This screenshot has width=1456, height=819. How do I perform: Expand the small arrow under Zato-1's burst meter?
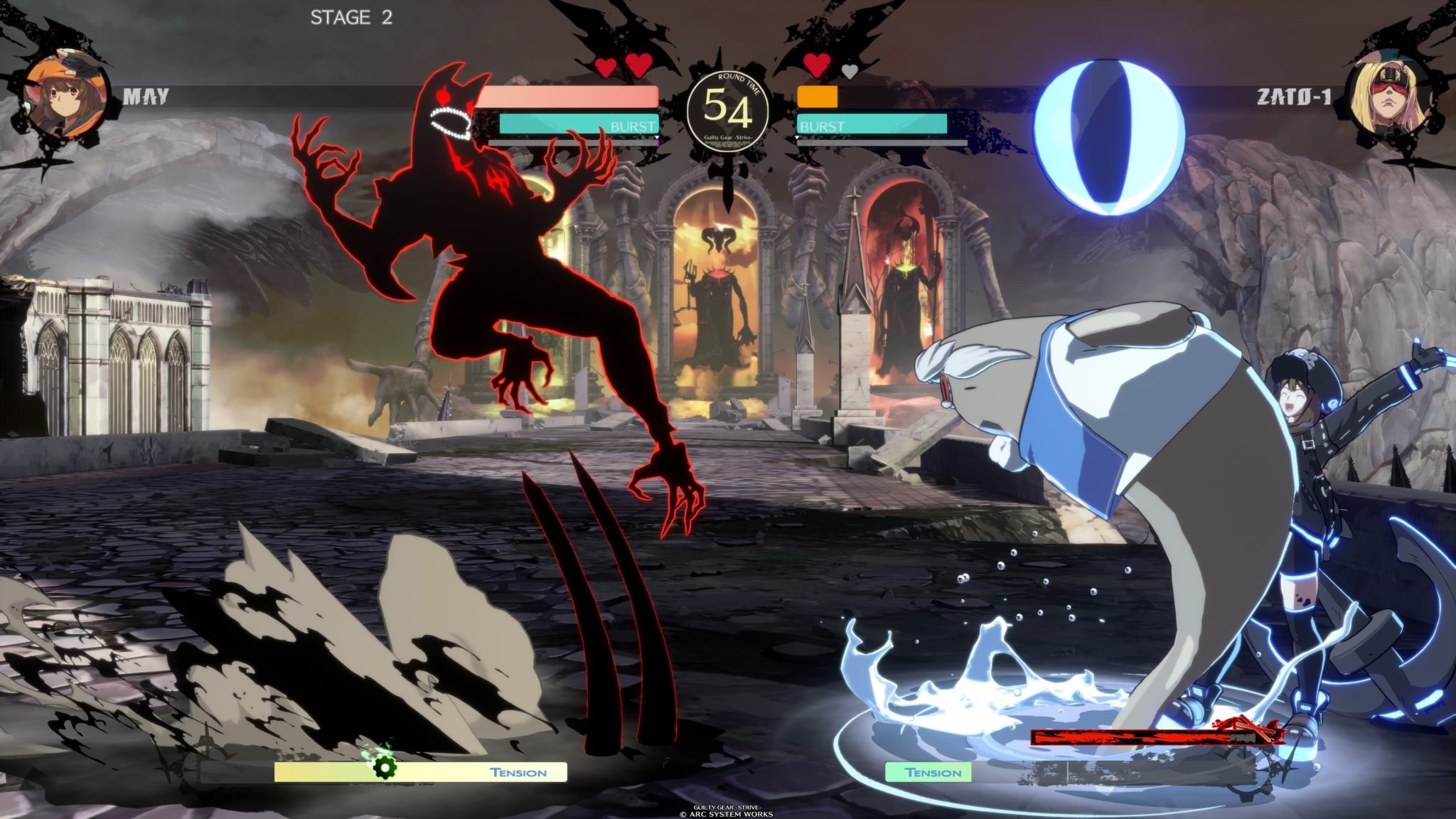pyautogui.click(x=798, y=136)
